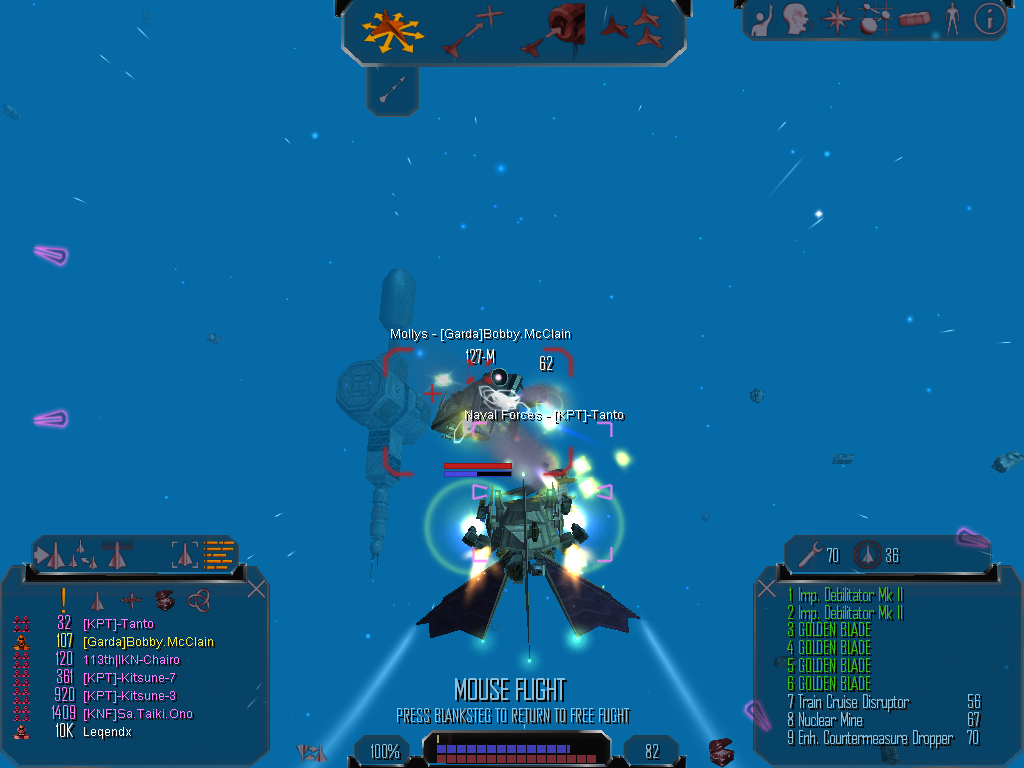The image size is (1024, 768).
Task: Open the compass star nav map icon
Action: (x=835, y=18)
